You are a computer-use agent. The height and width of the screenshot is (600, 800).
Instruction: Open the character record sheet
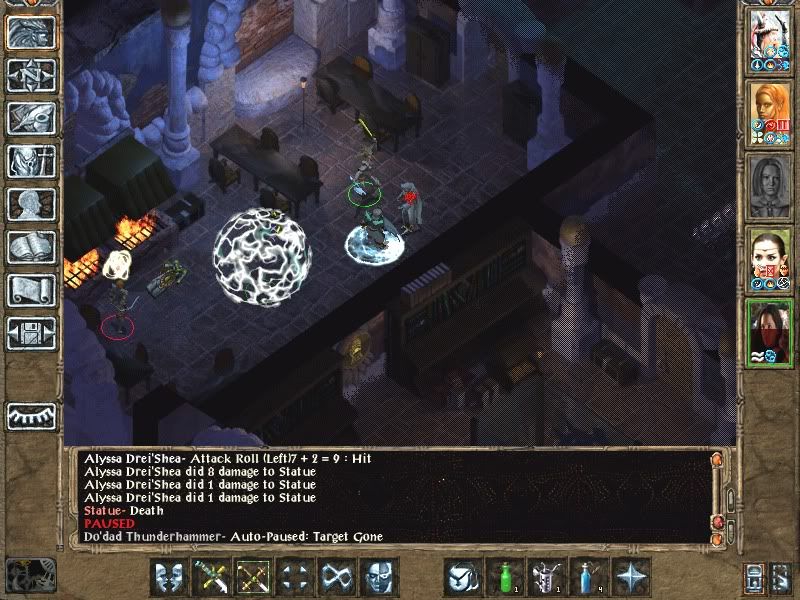[32, 204]
